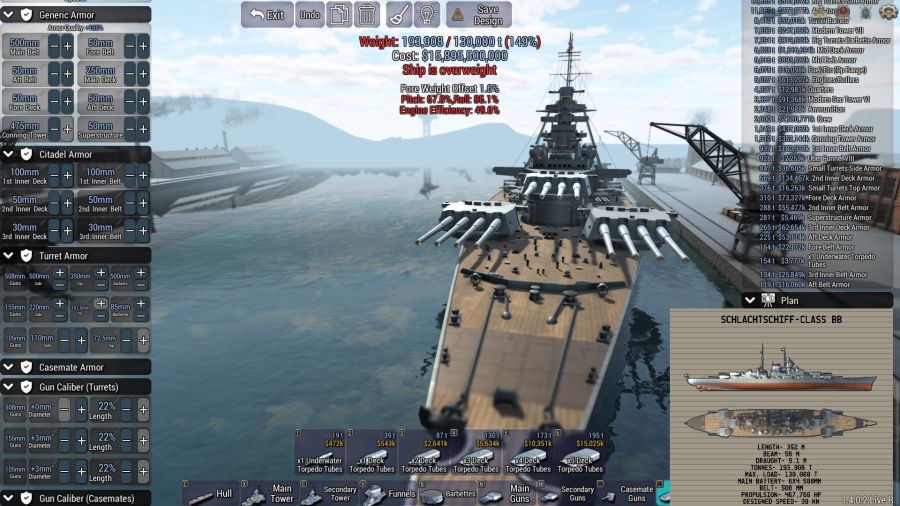Toggle the lightbulb icon button
900x506 pixels.
coord(427,15)
